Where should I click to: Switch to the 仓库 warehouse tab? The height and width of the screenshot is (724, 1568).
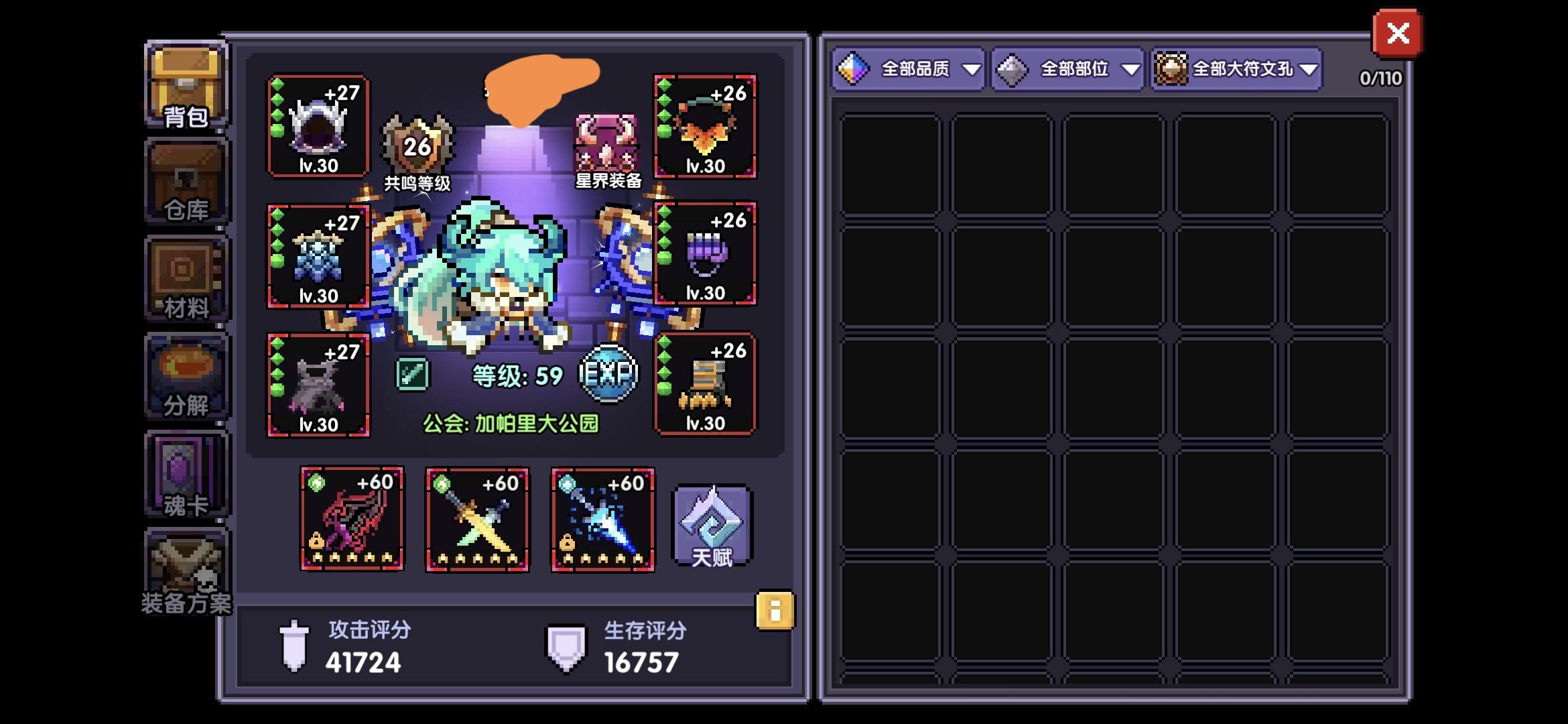coord(186,180)
